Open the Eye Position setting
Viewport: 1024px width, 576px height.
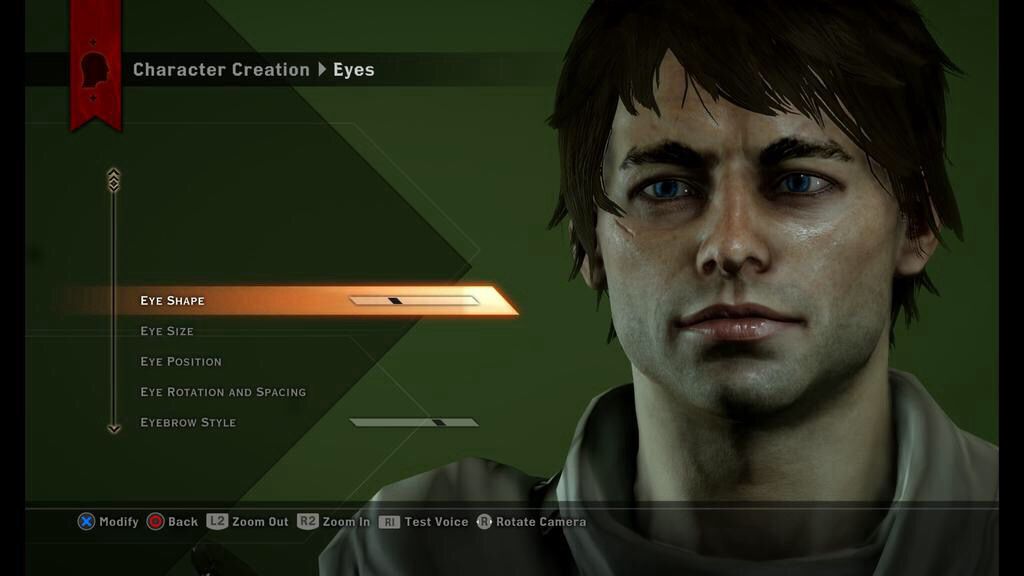click(181, 361)
